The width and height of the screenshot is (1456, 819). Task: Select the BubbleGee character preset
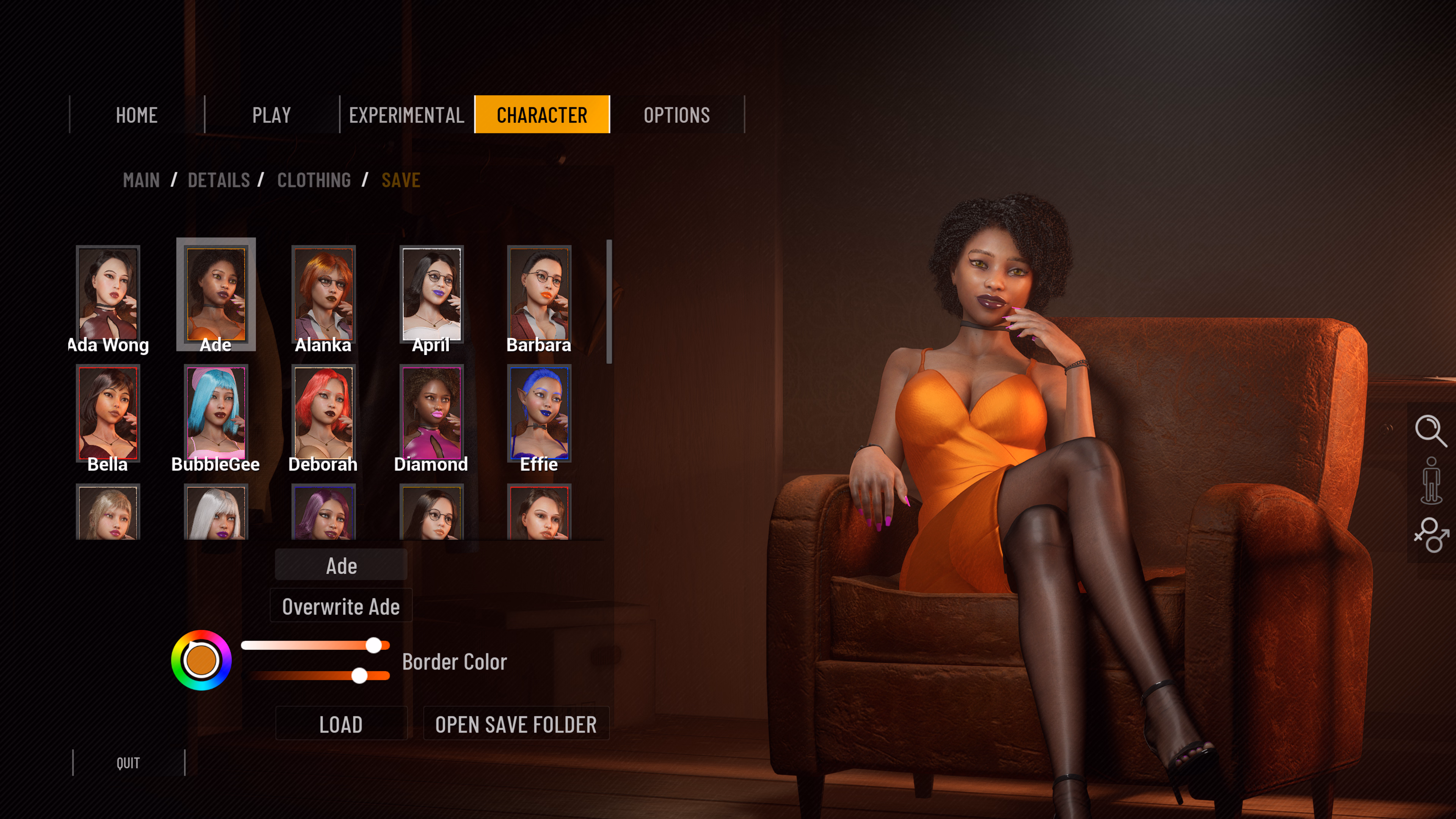[216, 413]
